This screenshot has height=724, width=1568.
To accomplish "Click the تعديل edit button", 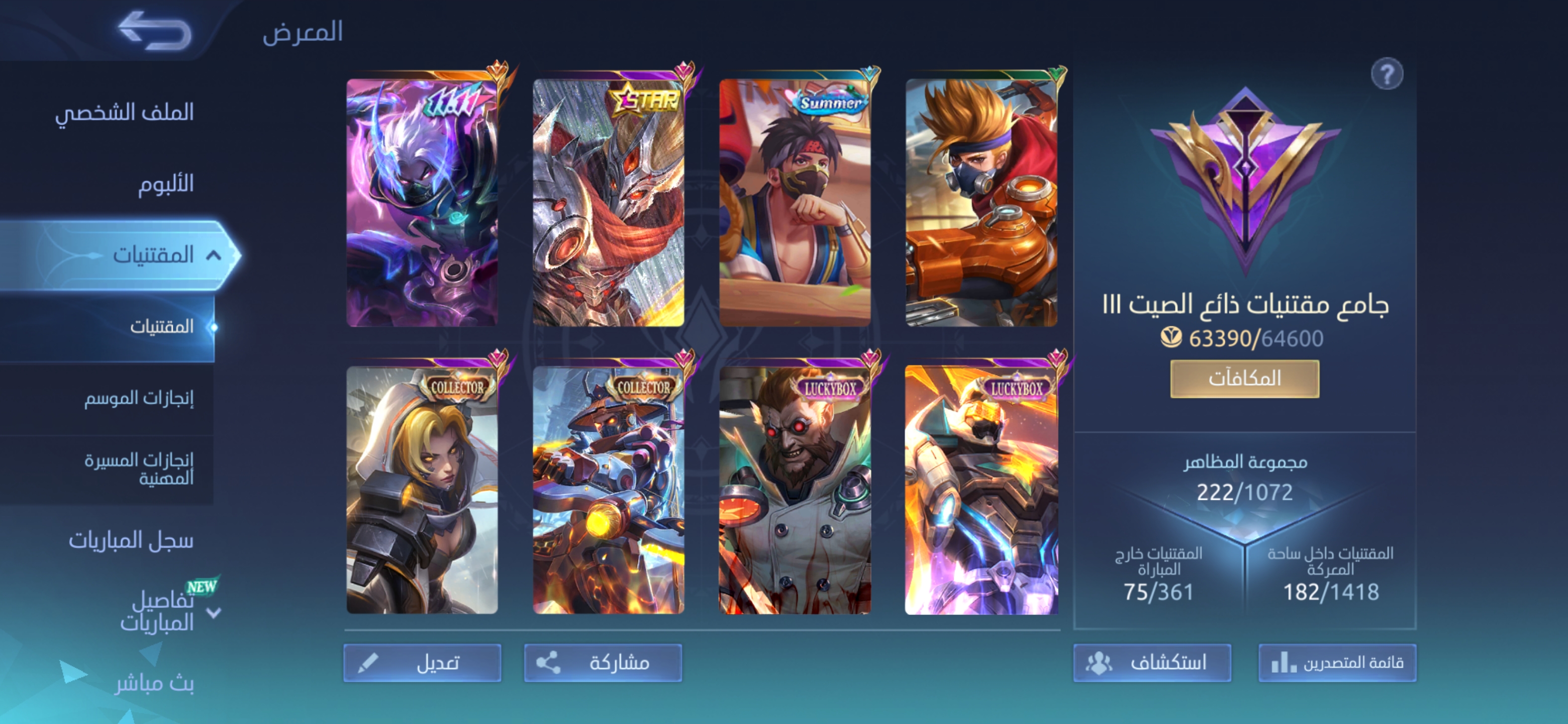I will point(423,663).
